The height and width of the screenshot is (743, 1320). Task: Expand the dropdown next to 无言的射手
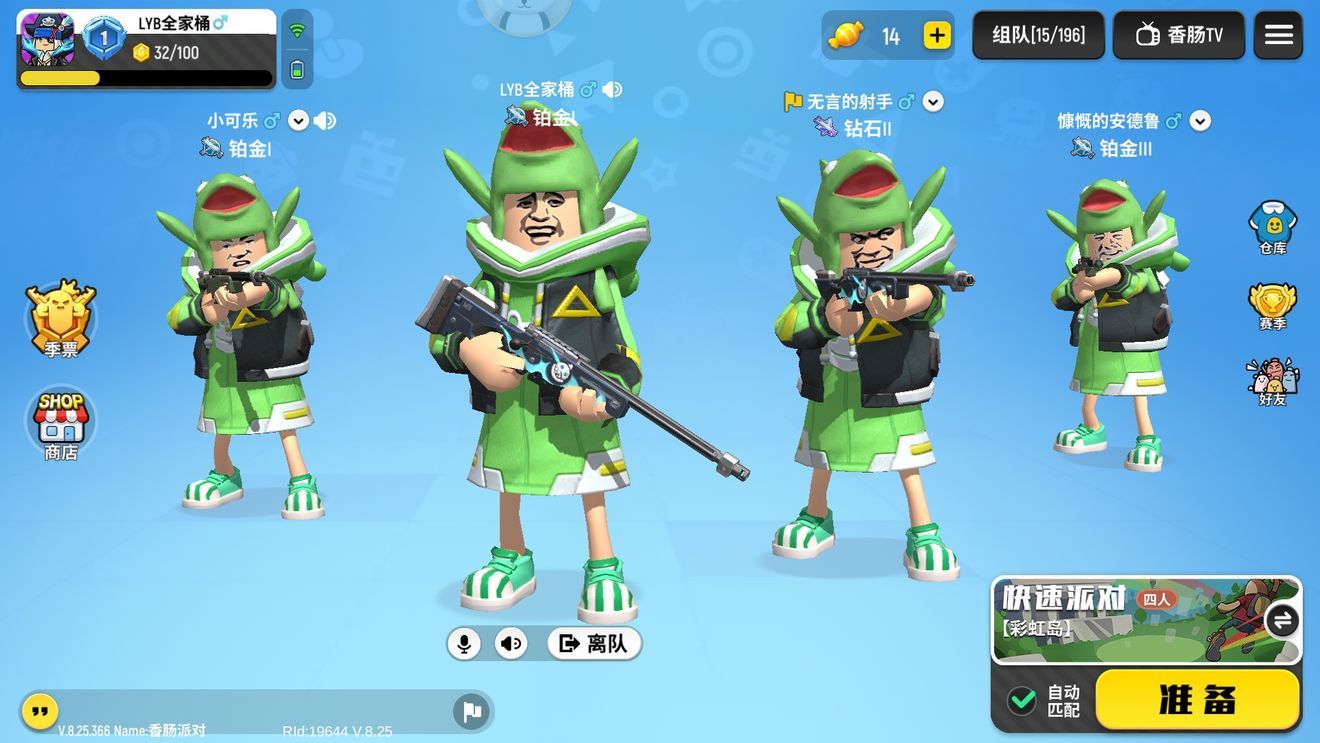(933, 101)
